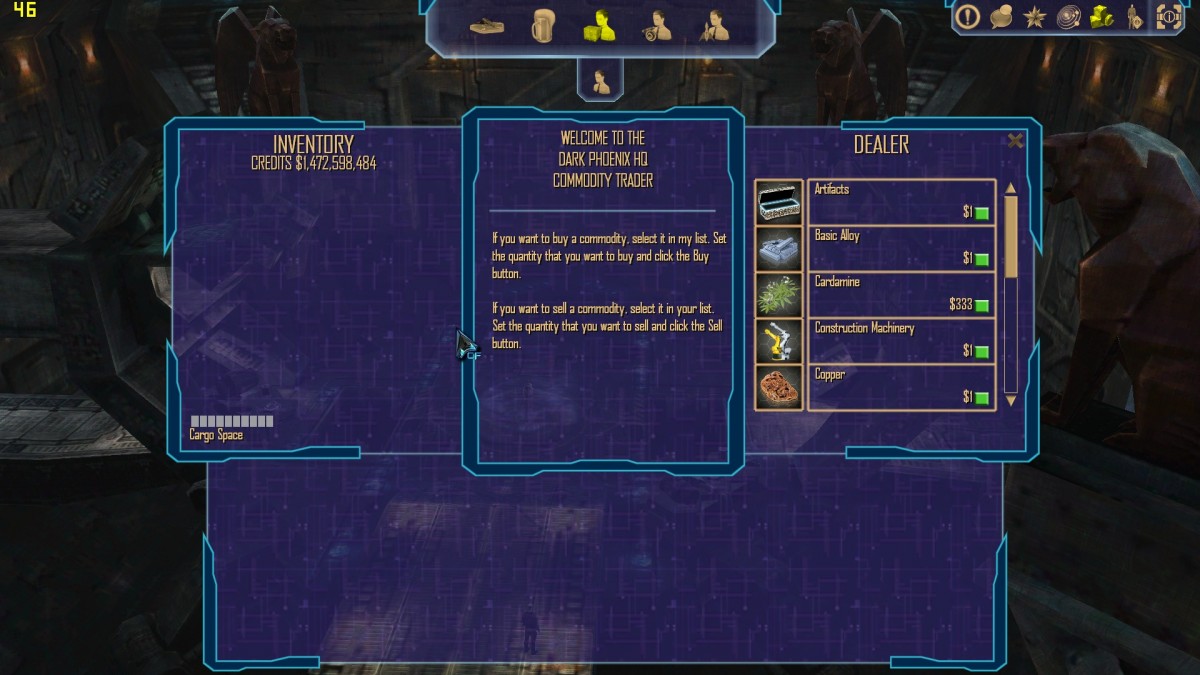
Task: Visit the ship dealer icon
Action: coord(714,26)
